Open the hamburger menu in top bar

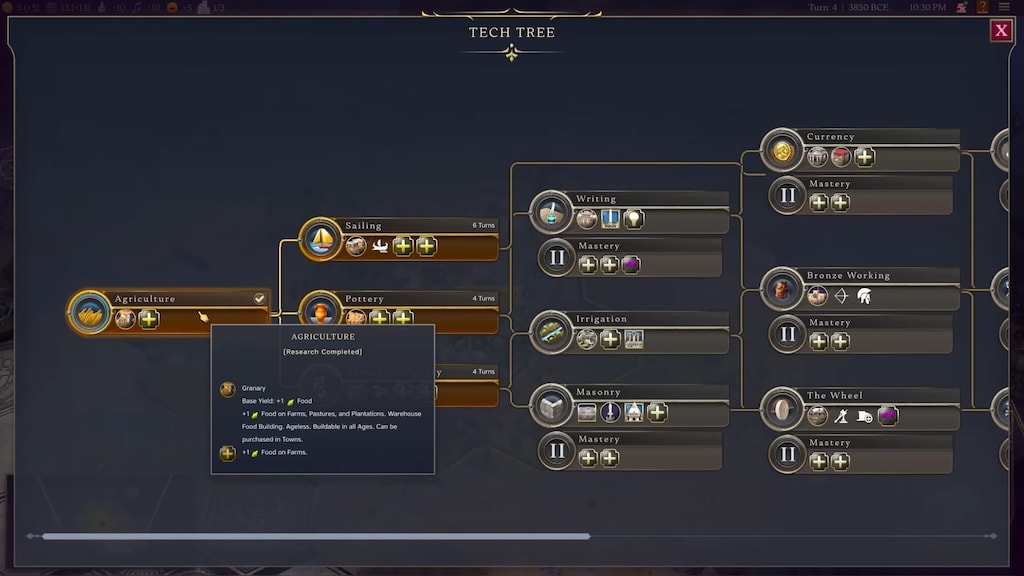[x=1004, y=7]
